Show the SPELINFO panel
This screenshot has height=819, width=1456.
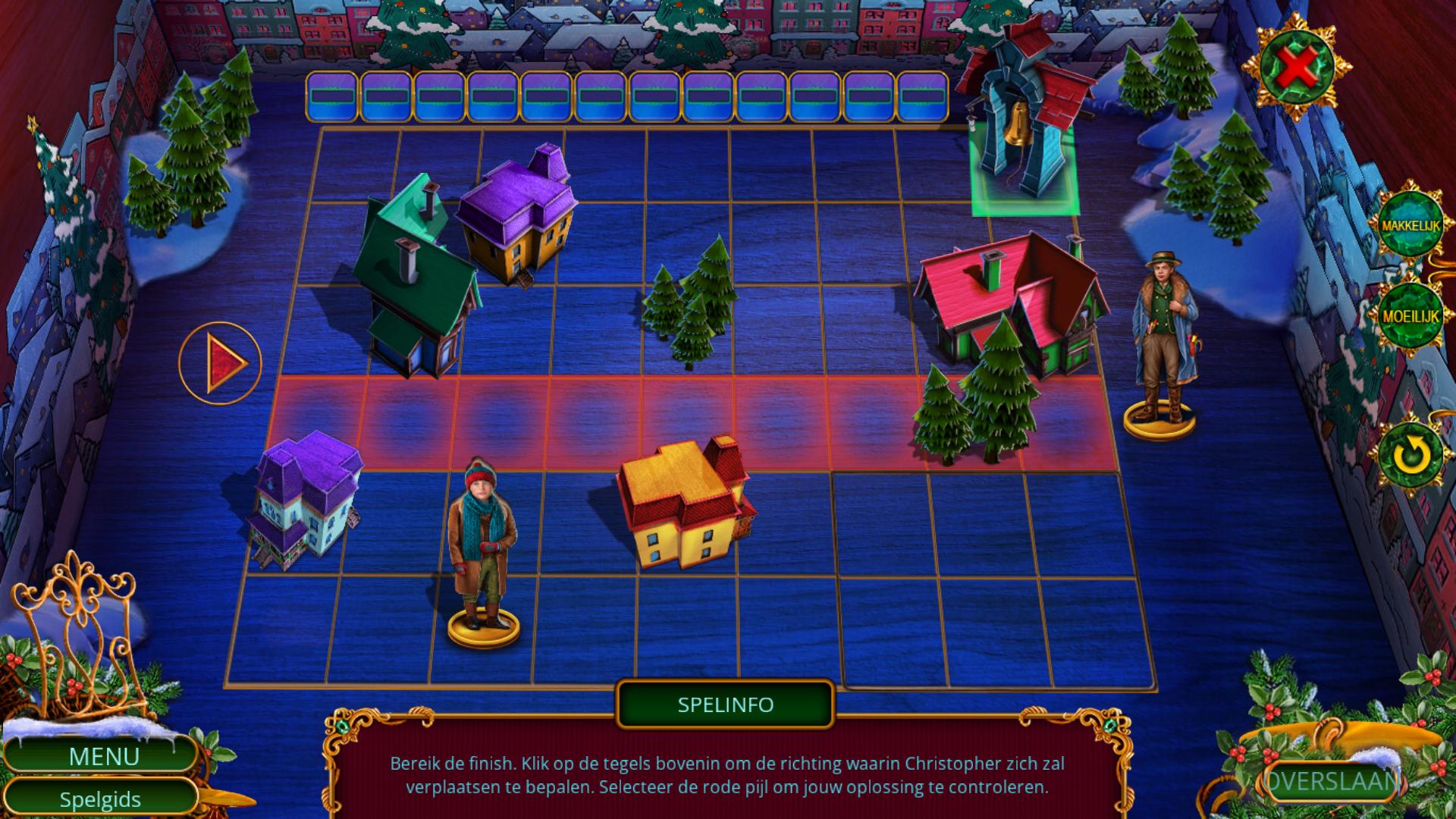coord(725,704)
